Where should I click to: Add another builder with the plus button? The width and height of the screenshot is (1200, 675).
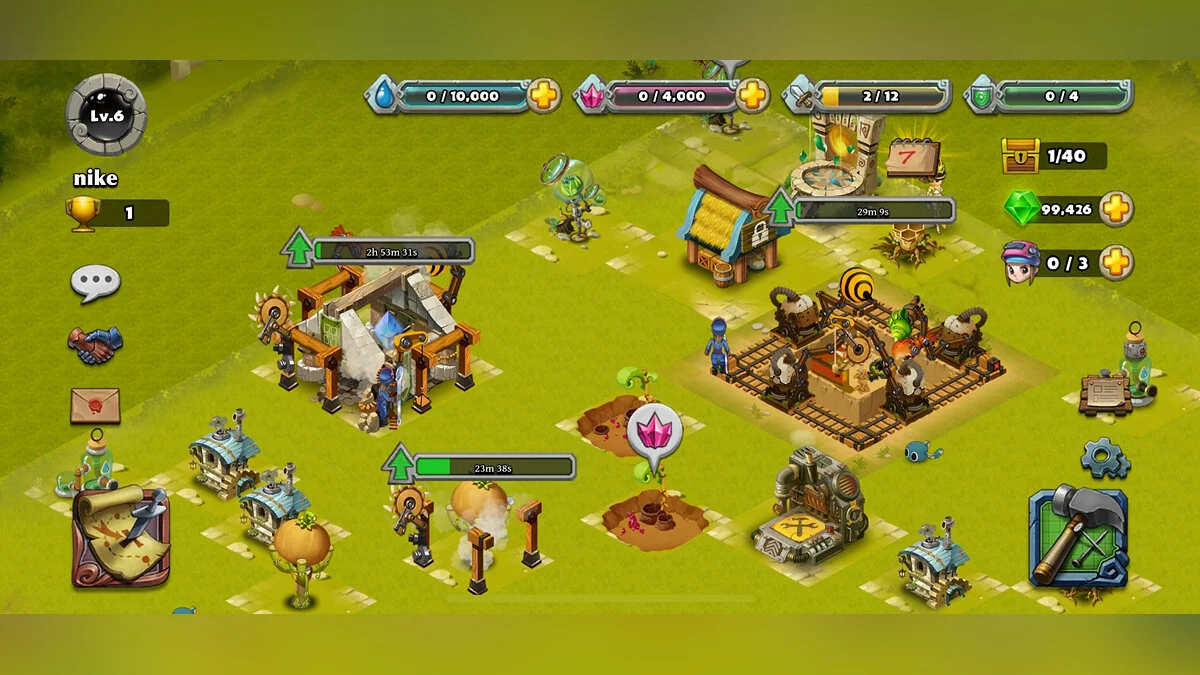coord(1116,263)
